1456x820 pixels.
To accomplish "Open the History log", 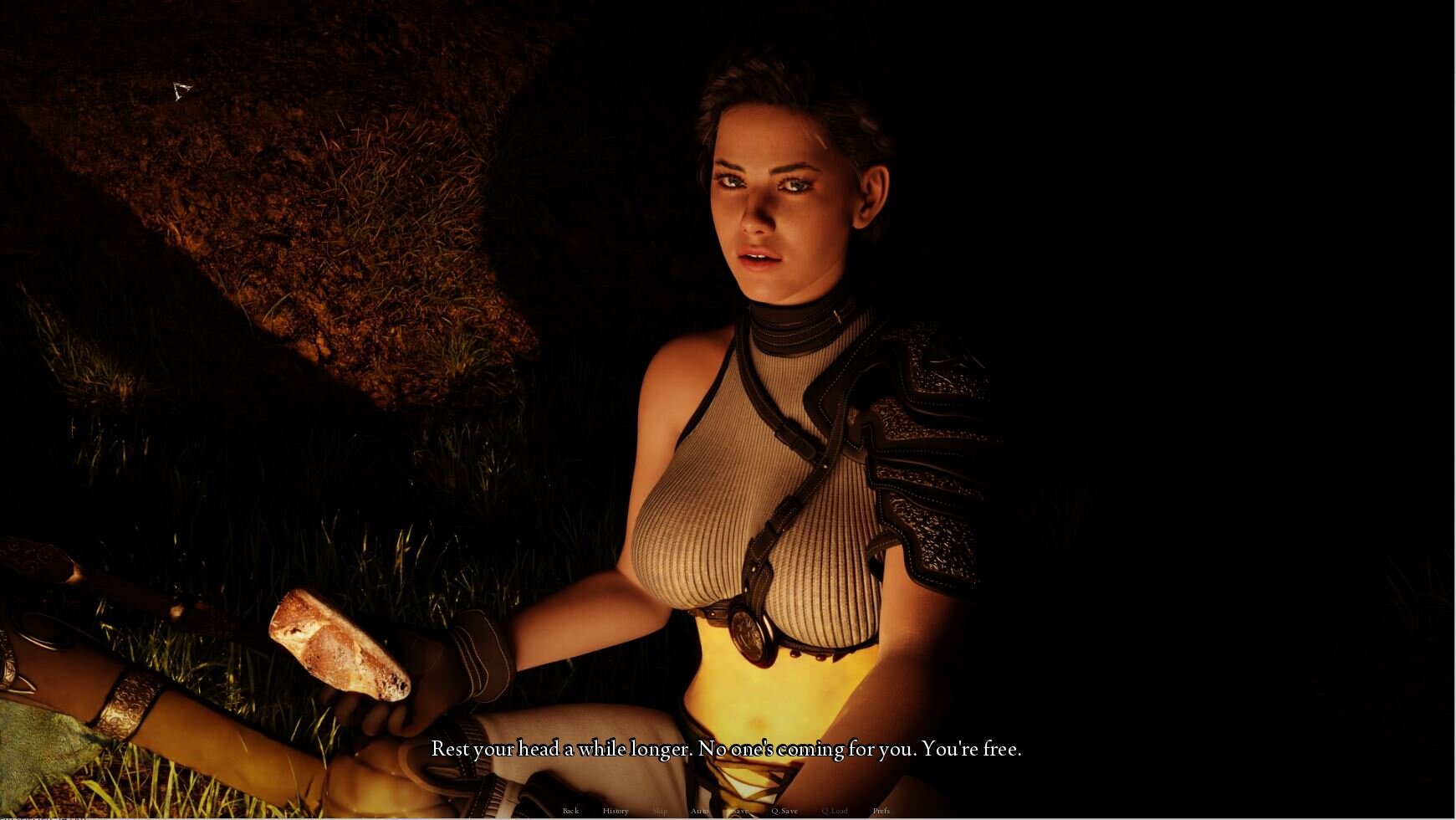I will (x=615, y=811).
